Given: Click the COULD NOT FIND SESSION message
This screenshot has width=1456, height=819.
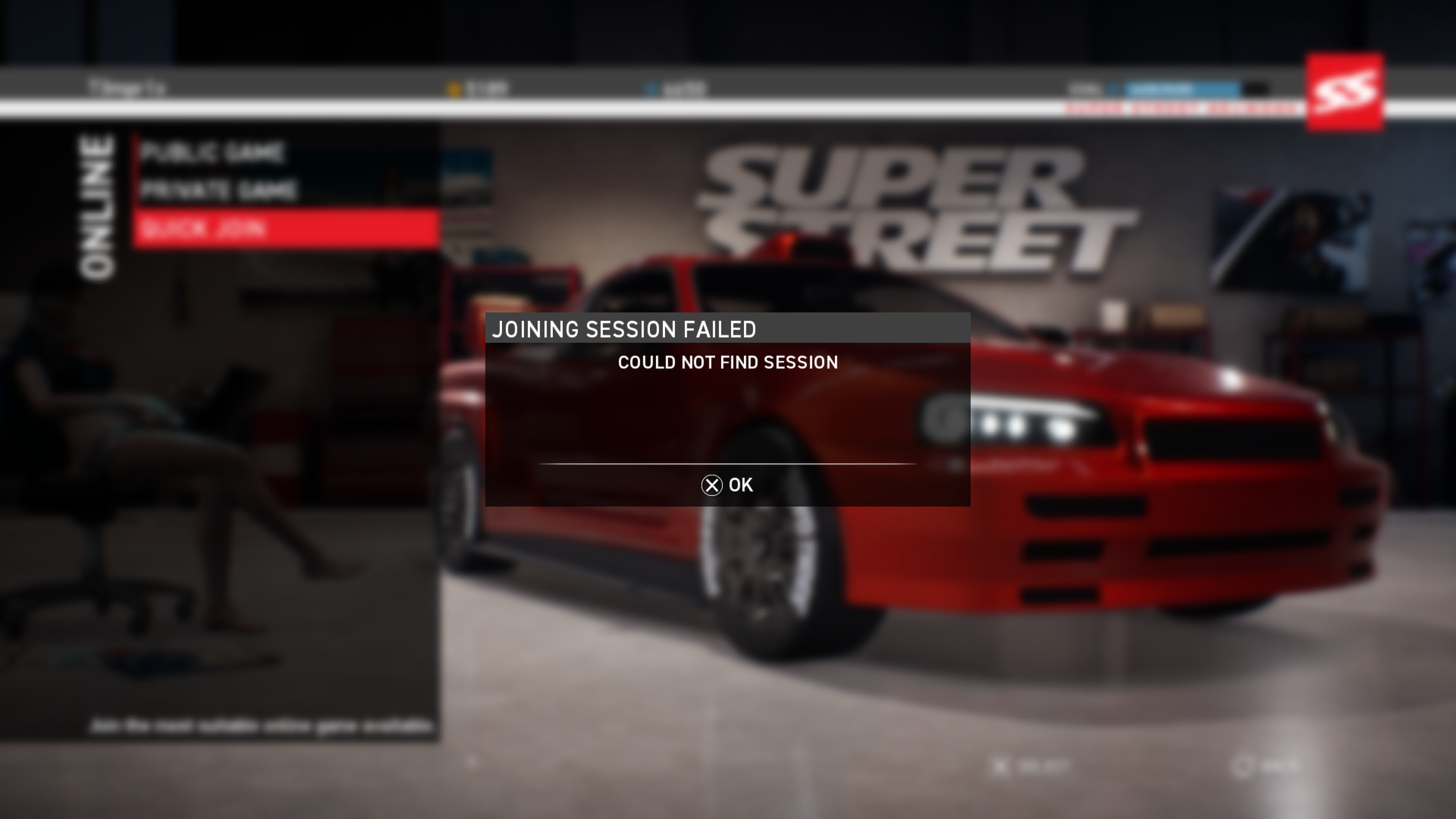Looking at the screenshot, I should (727, 362).
